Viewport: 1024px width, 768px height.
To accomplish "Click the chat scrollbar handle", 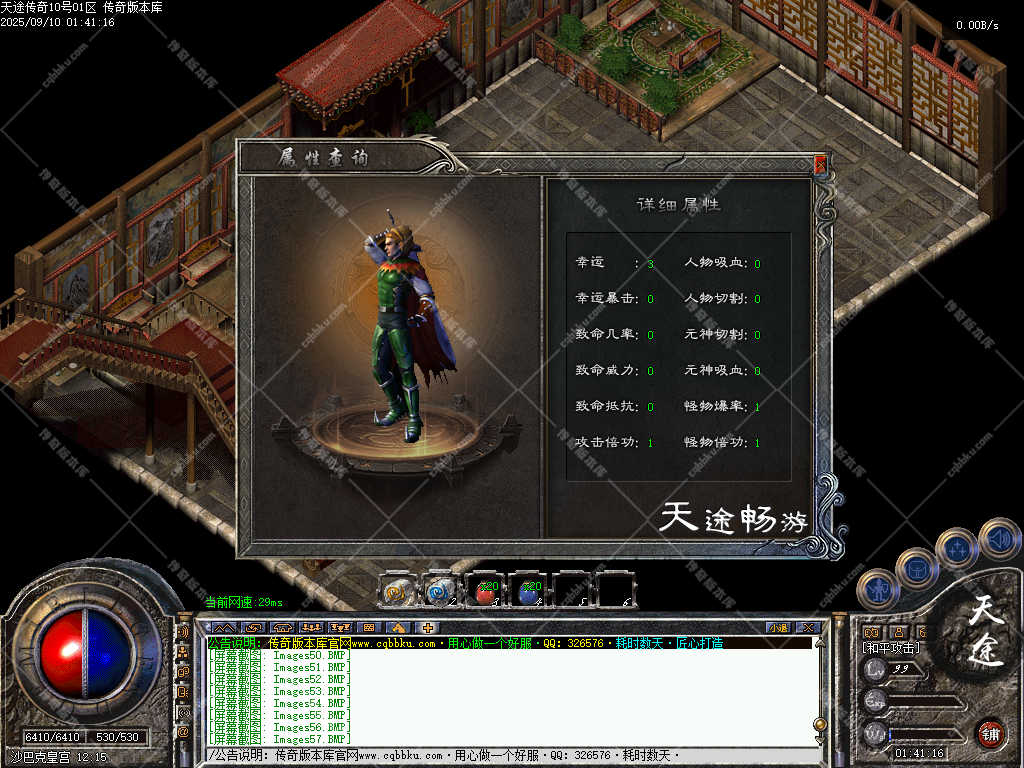I will coord(820,724).
